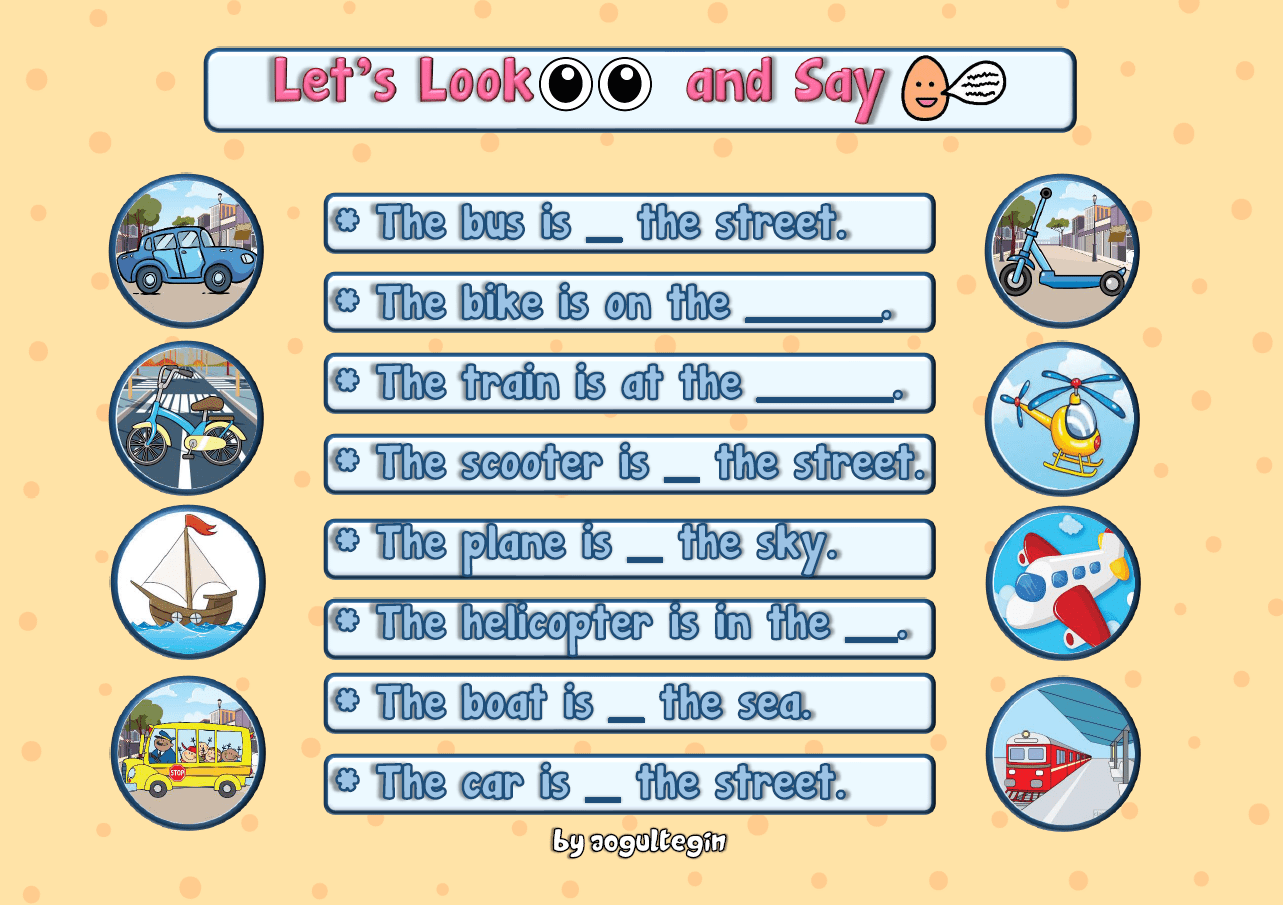The width and height of the screenshot is (1283, 905).
Task: Choose the red train picture
Action: point(1062,753)
